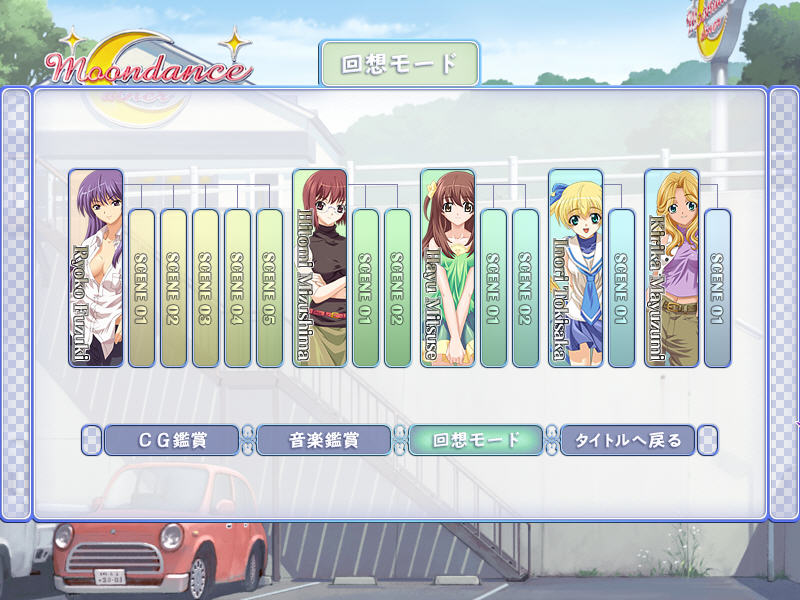The width and height of the screenshot is (800, 600).
Task: Select Mayu Mitsuse's SCENE 01
Action: [x=493, y=288]
